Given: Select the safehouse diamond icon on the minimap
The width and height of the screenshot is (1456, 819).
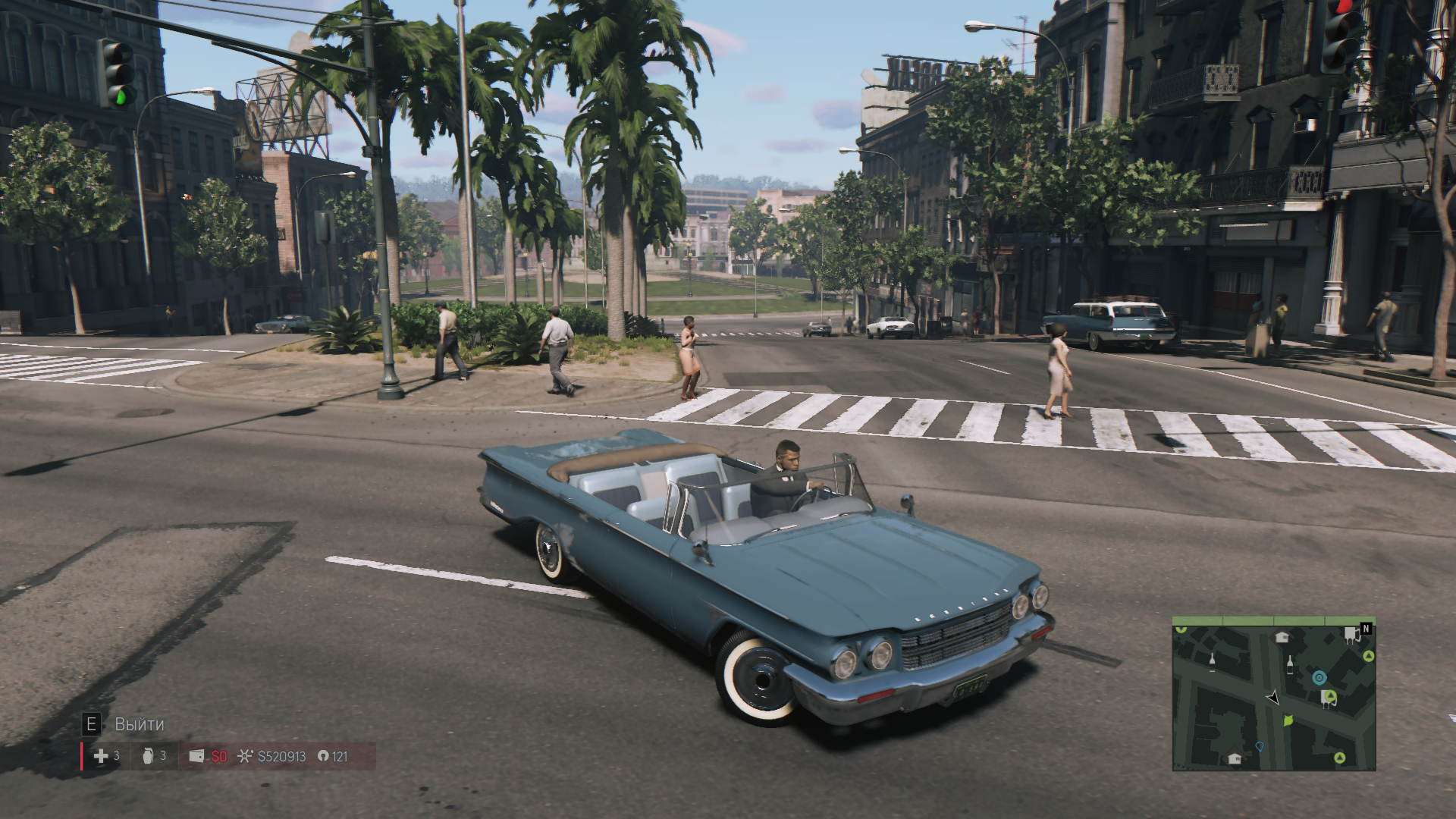Looking at the screenshot, I should tap(1282, 637).
